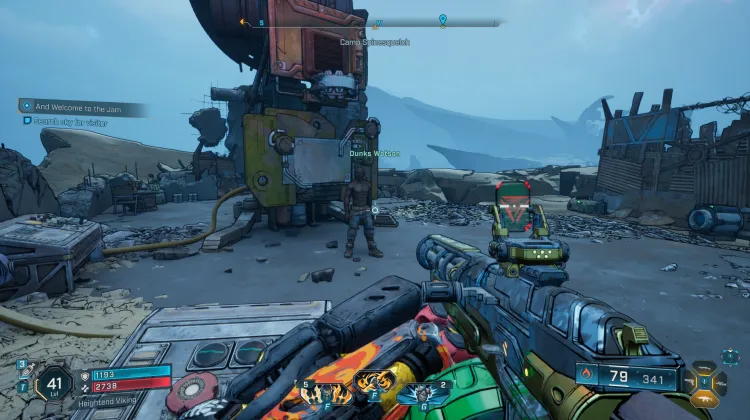Image resolution: width=750 pixels, height=420 pixels.
Task: Click the blue waypoint marker on the compass
Action: (442, 19)
